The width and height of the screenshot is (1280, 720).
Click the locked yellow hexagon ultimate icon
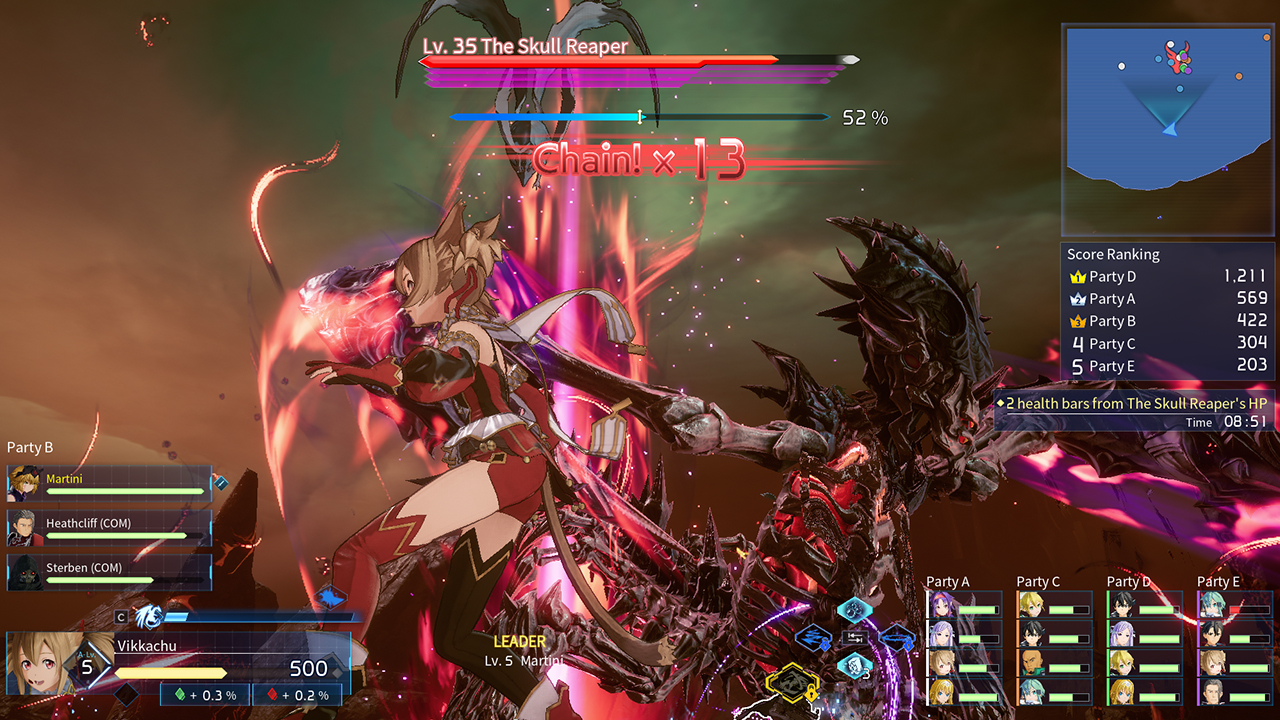(x=793, y=682)
